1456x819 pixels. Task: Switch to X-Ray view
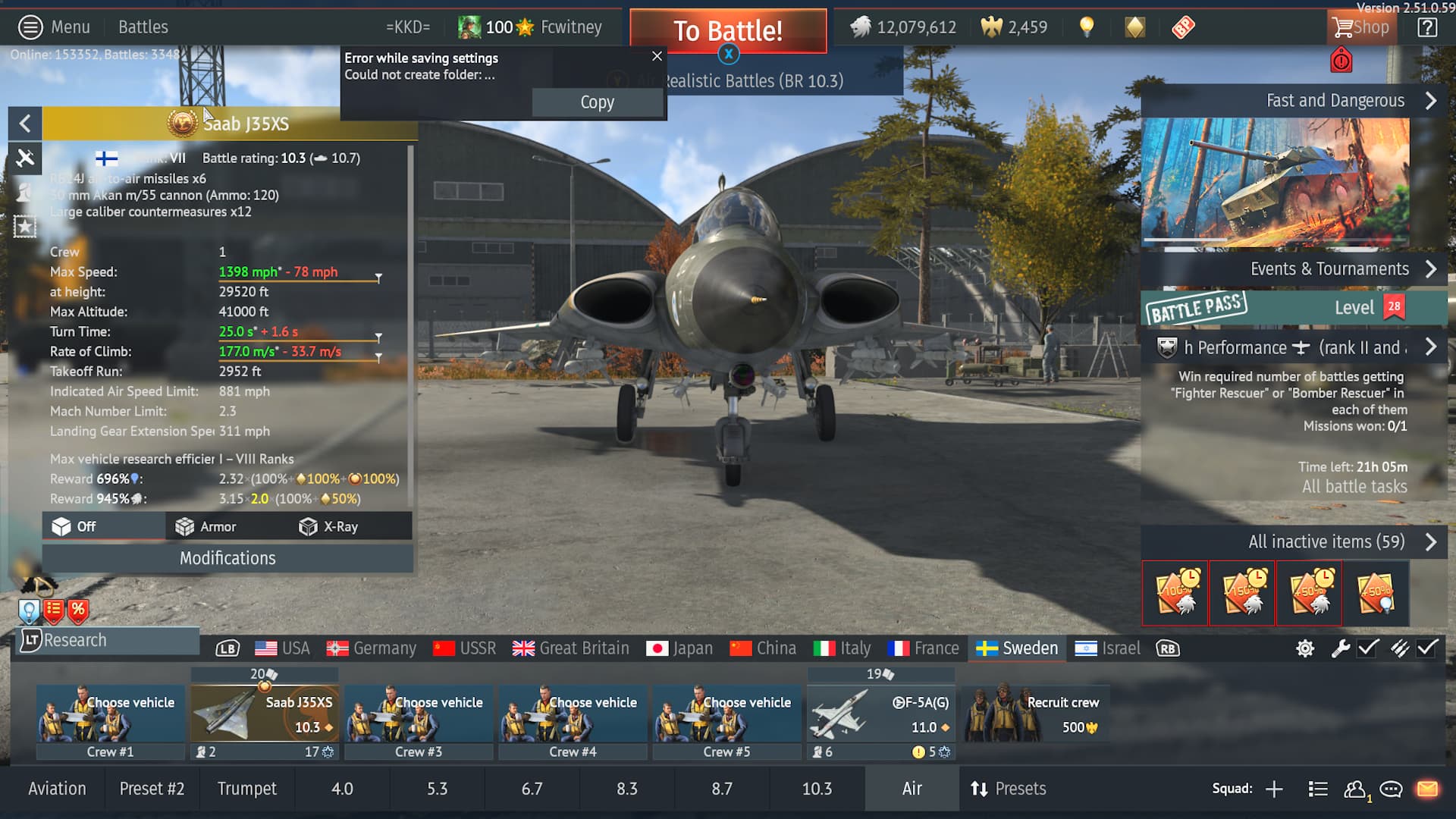(329, 526)
